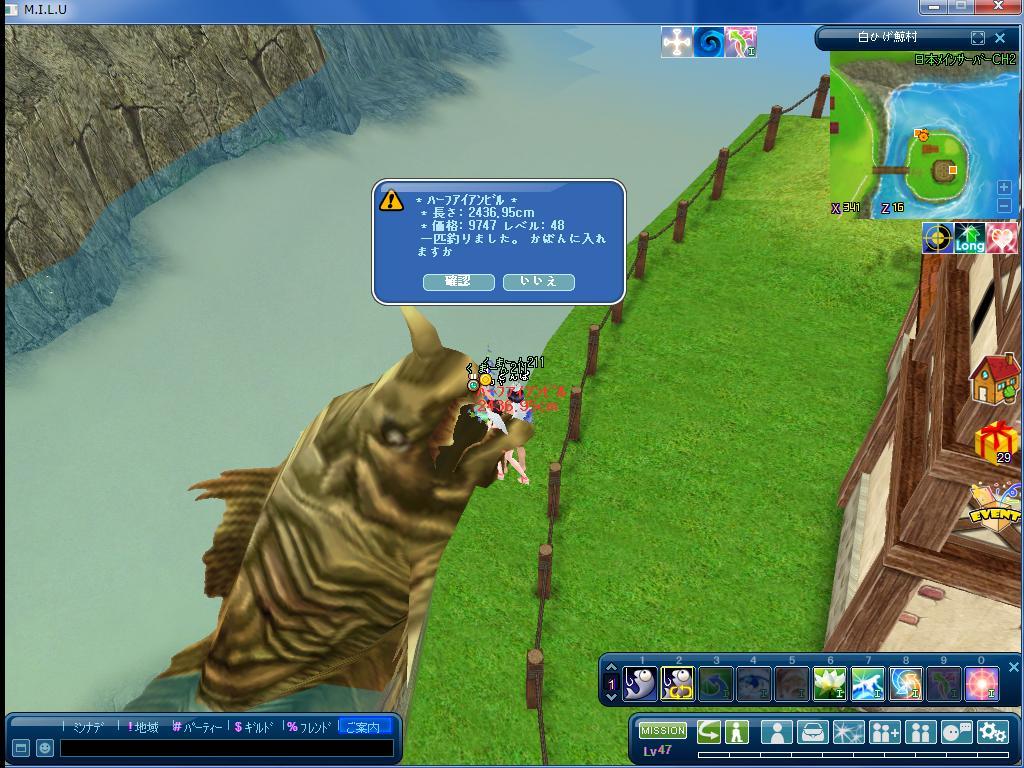The height and width of the screenshot is (768, 1024).
Task: Close the minimap panel
Action: tap(1000, 38)
